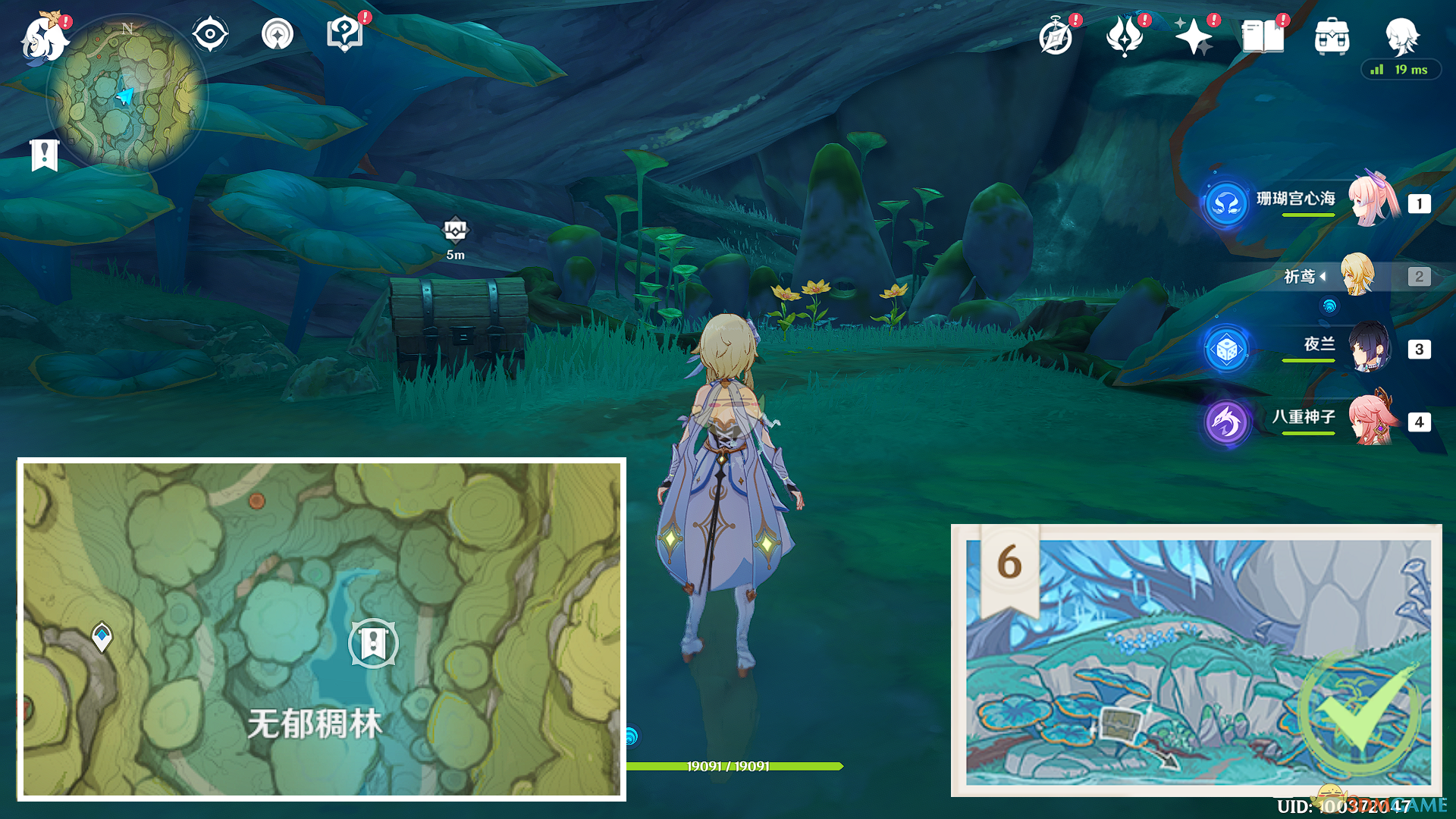Open the quest navigation icon
Image resolution: width=1456 pixels, height=819 pixels.
click(277, 35)
